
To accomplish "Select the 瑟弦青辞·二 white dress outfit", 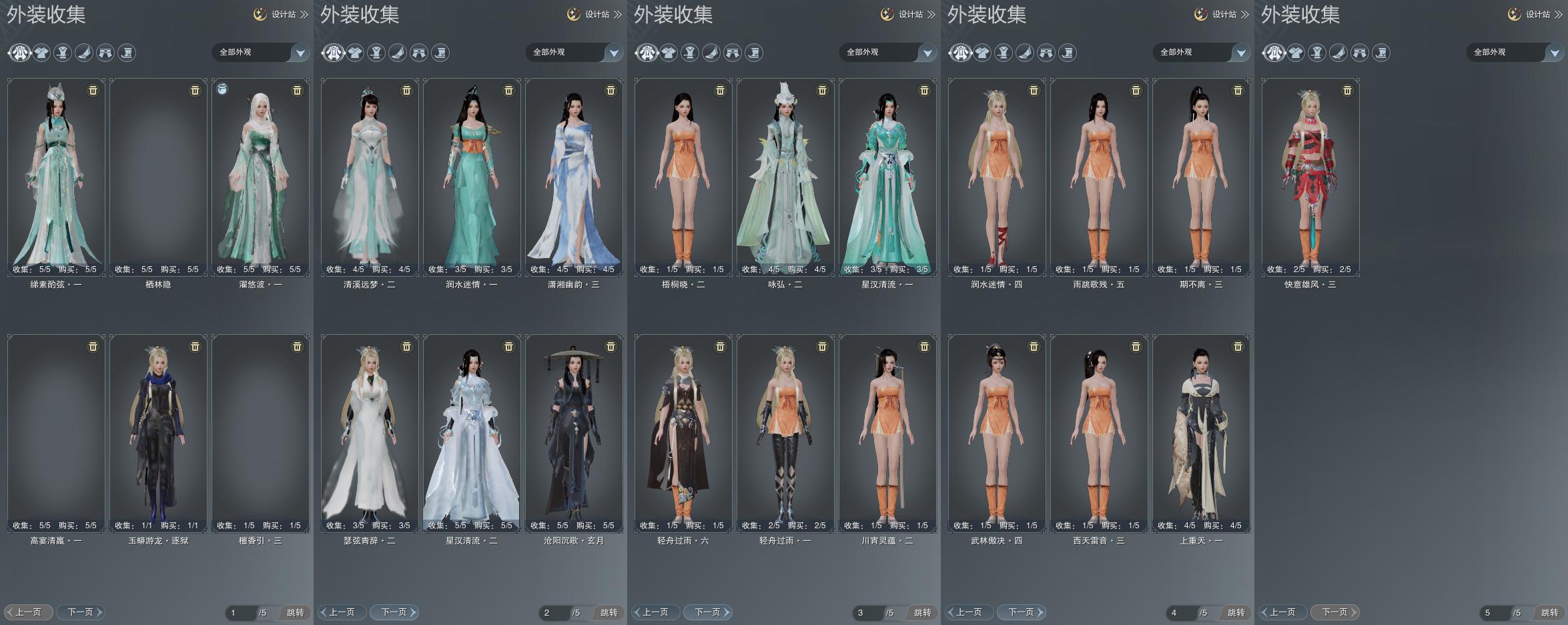I will point(370,430).
